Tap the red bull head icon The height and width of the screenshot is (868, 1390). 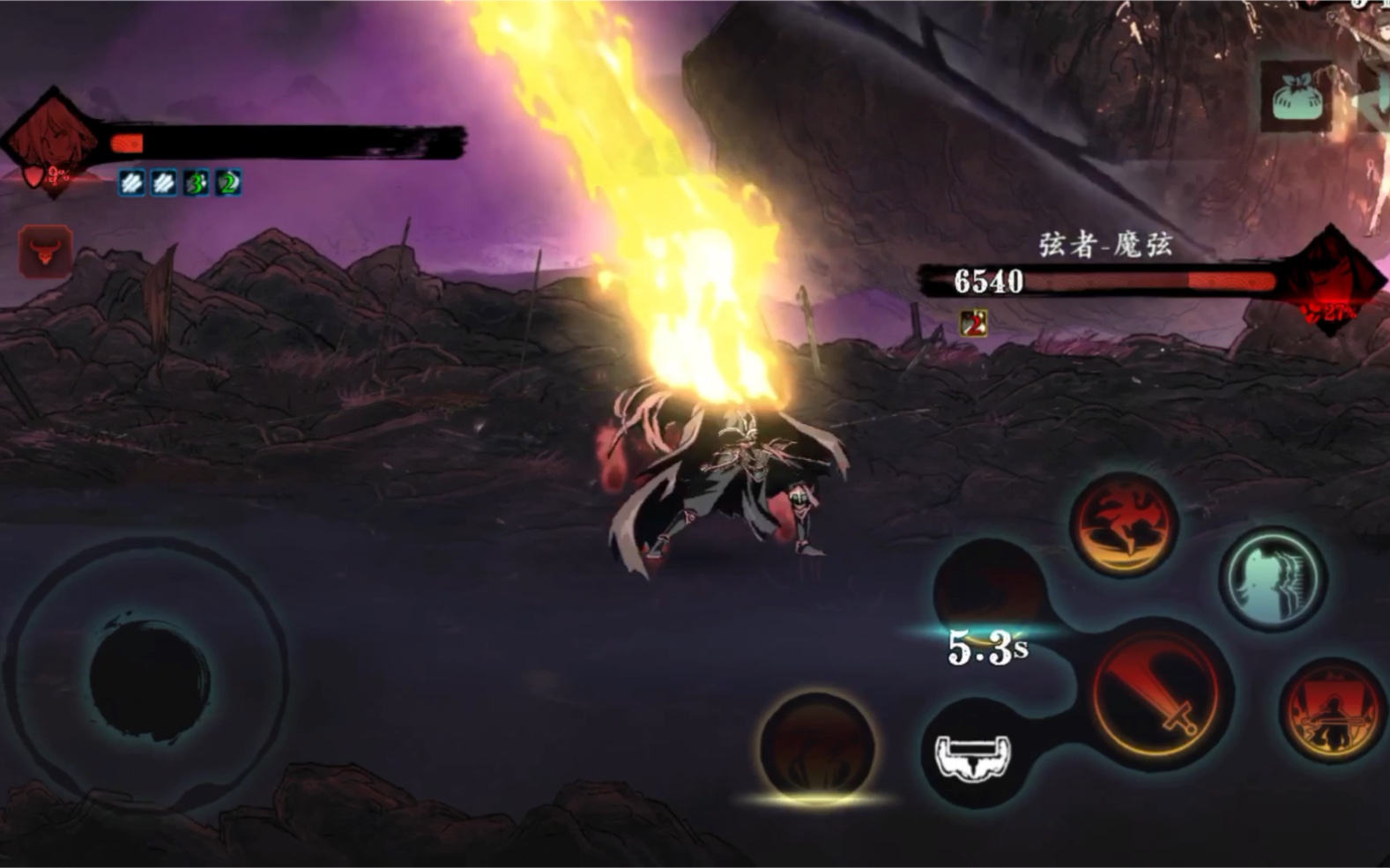(x=46, y=252)
